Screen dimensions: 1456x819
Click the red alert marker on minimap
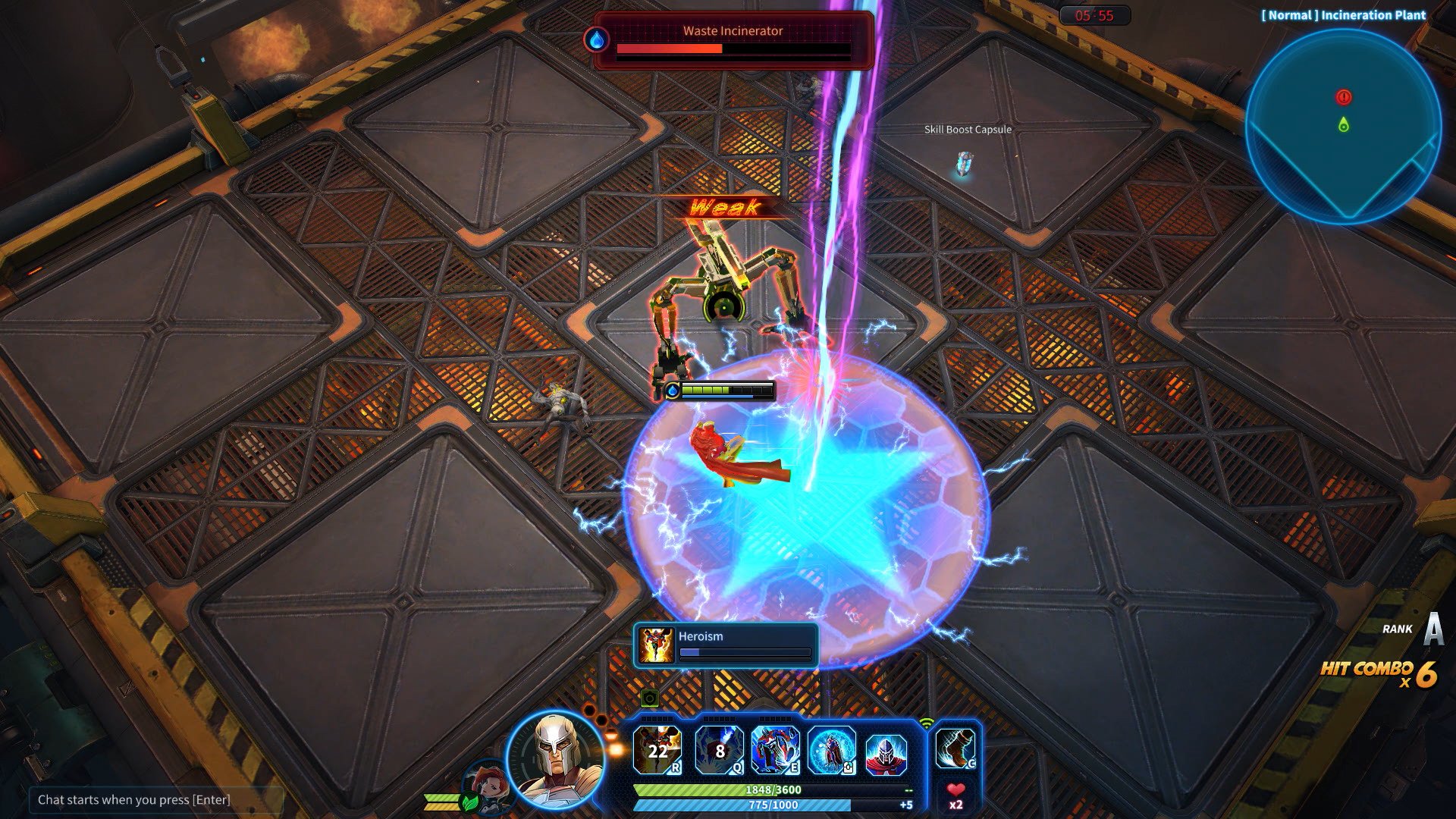[1344, 97]
